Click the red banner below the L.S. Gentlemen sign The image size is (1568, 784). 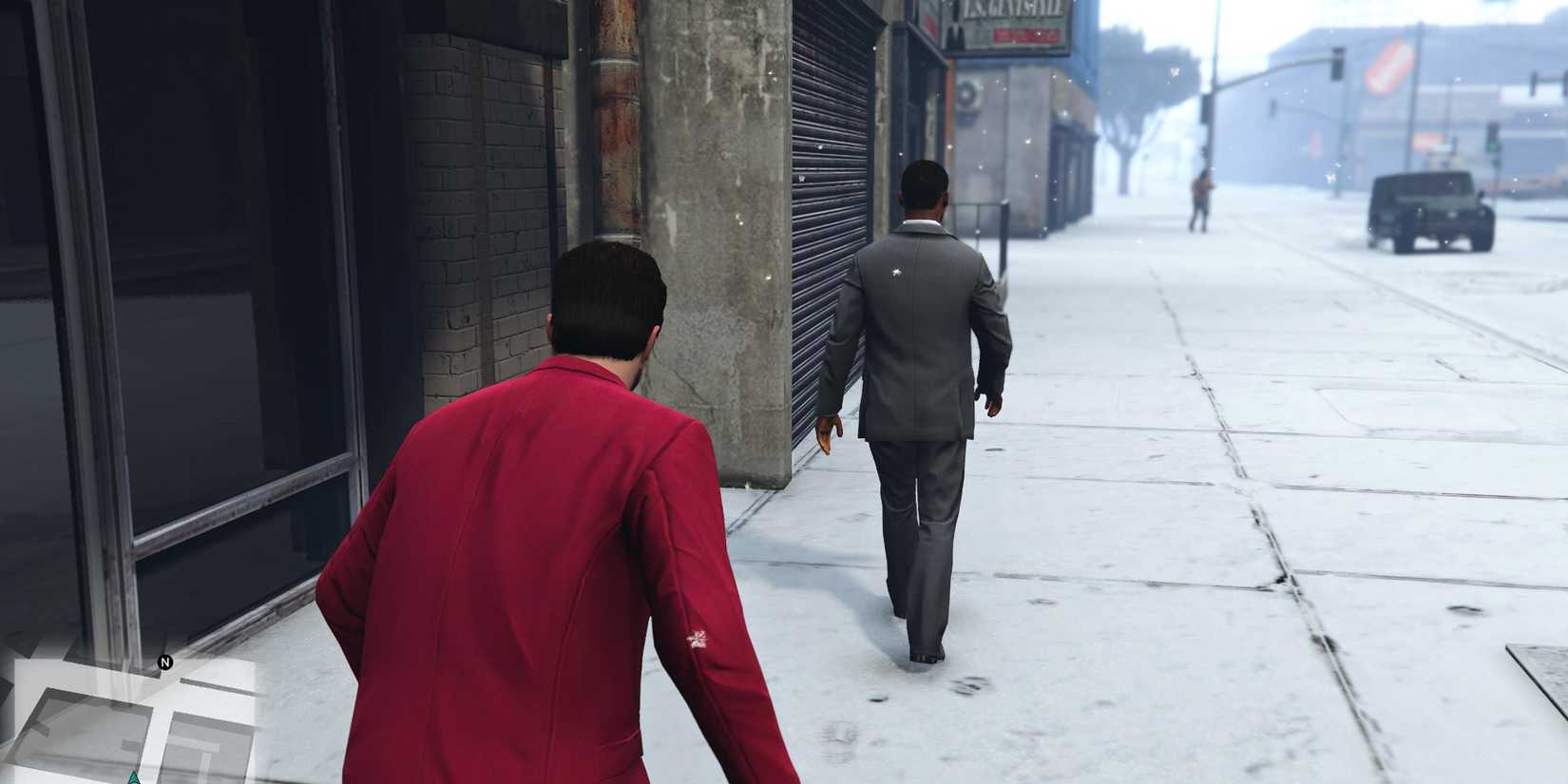pos(1024,35)
